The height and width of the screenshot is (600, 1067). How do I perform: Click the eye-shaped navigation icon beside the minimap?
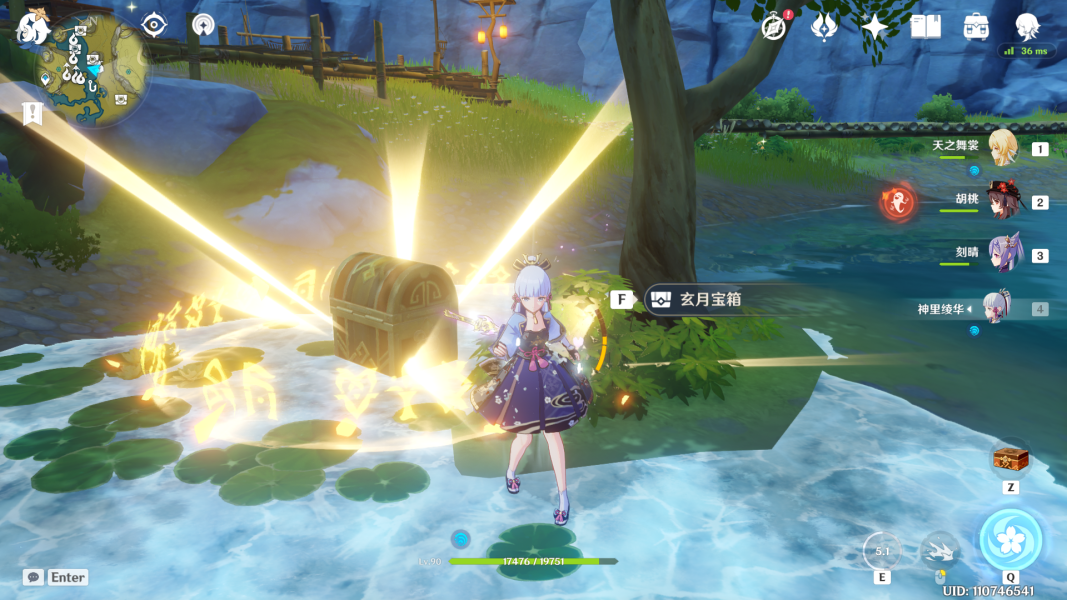point(154,25)
